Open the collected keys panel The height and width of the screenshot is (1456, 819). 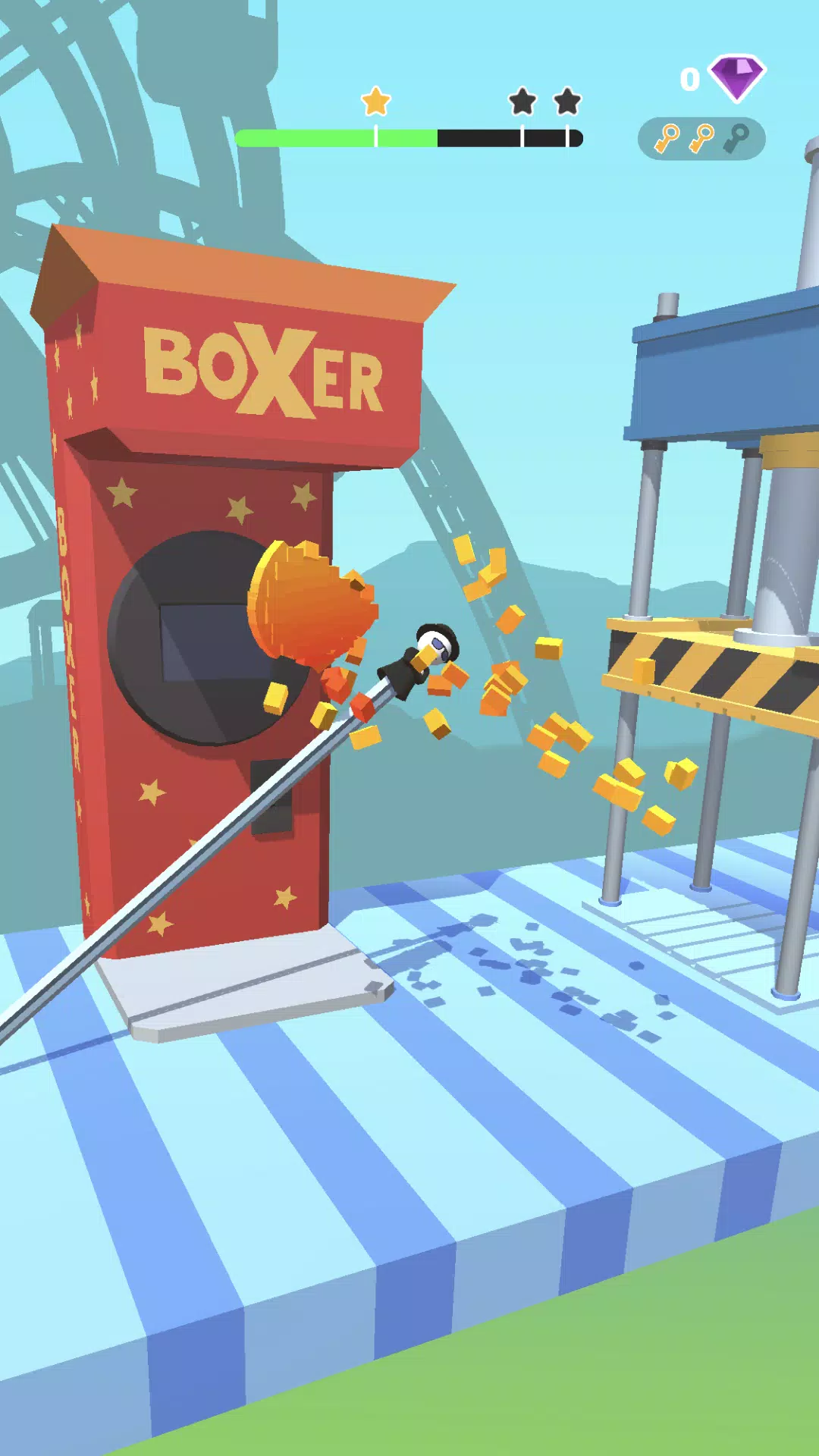pos(701,139)
